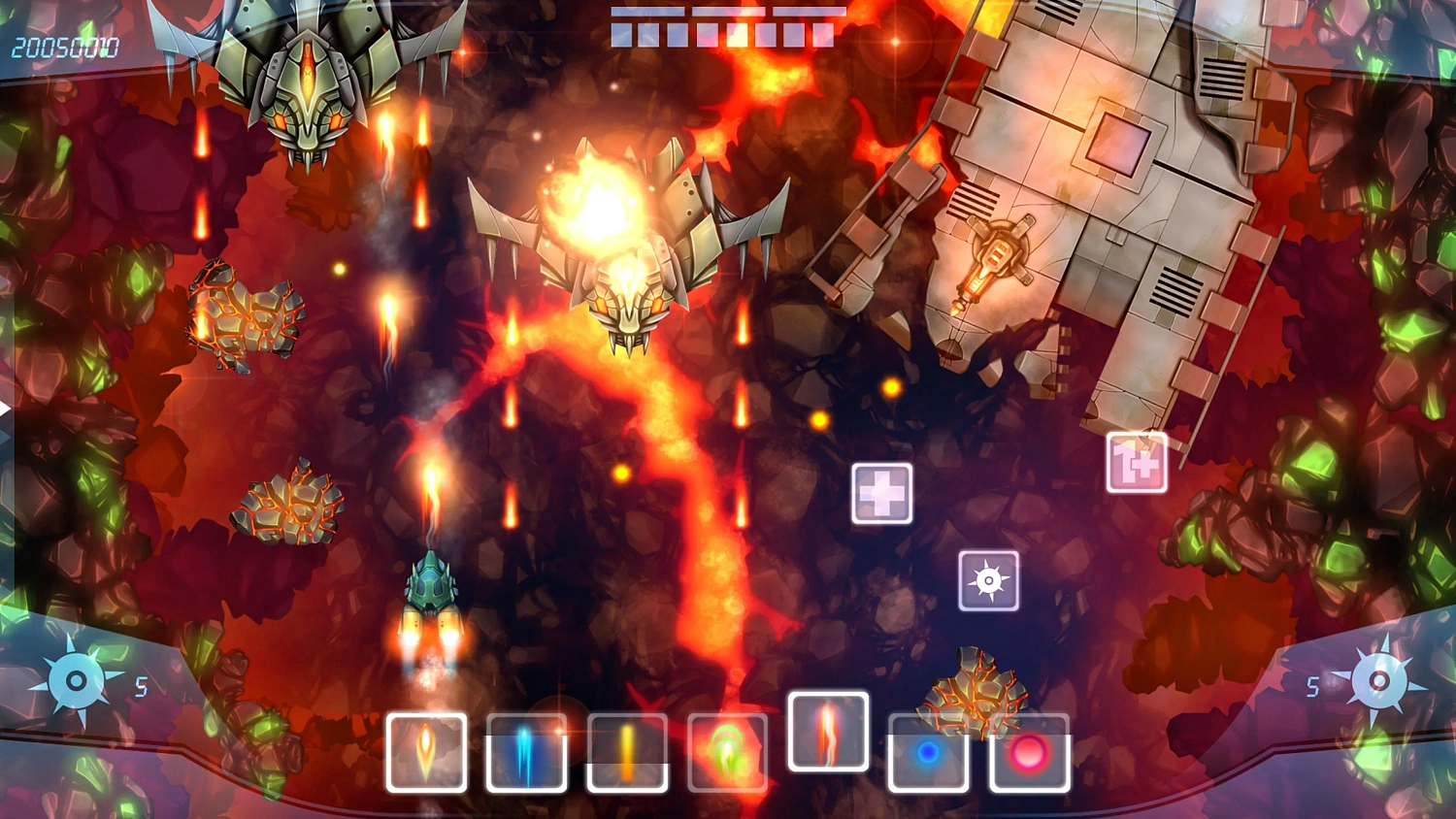Viewport: 1456px width, 819px height.
Task: Expand the white arrow on the left edge
Action: pos(6,409)
